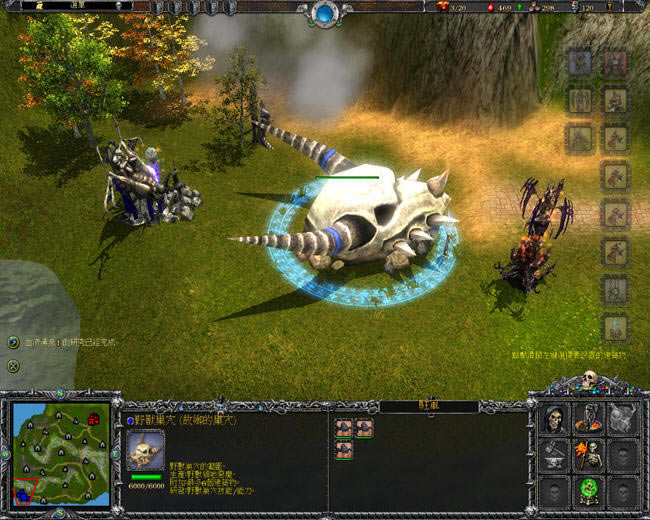Select the blue-highlighted unit icon on the right
Viewport: 650px width, 520px height.
click(581, 62)
